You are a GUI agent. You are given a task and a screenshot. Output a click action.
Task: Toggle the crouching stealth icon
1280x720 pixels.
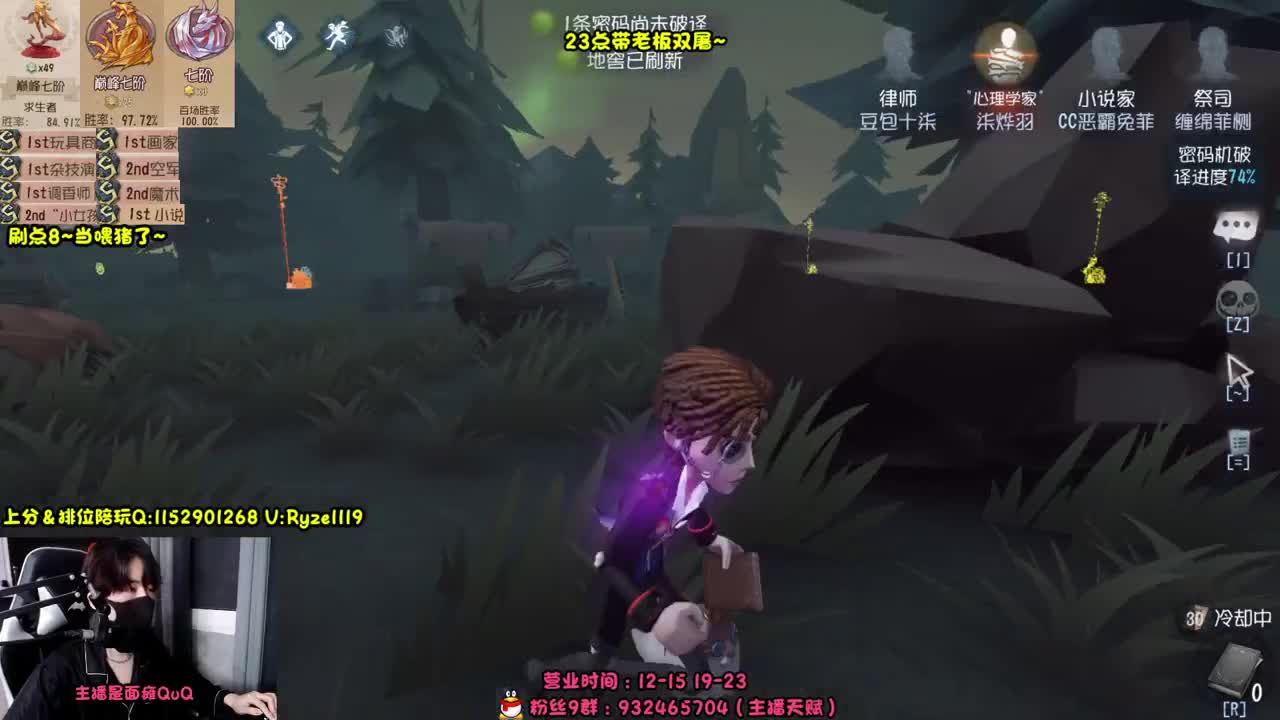coord(395,35)
